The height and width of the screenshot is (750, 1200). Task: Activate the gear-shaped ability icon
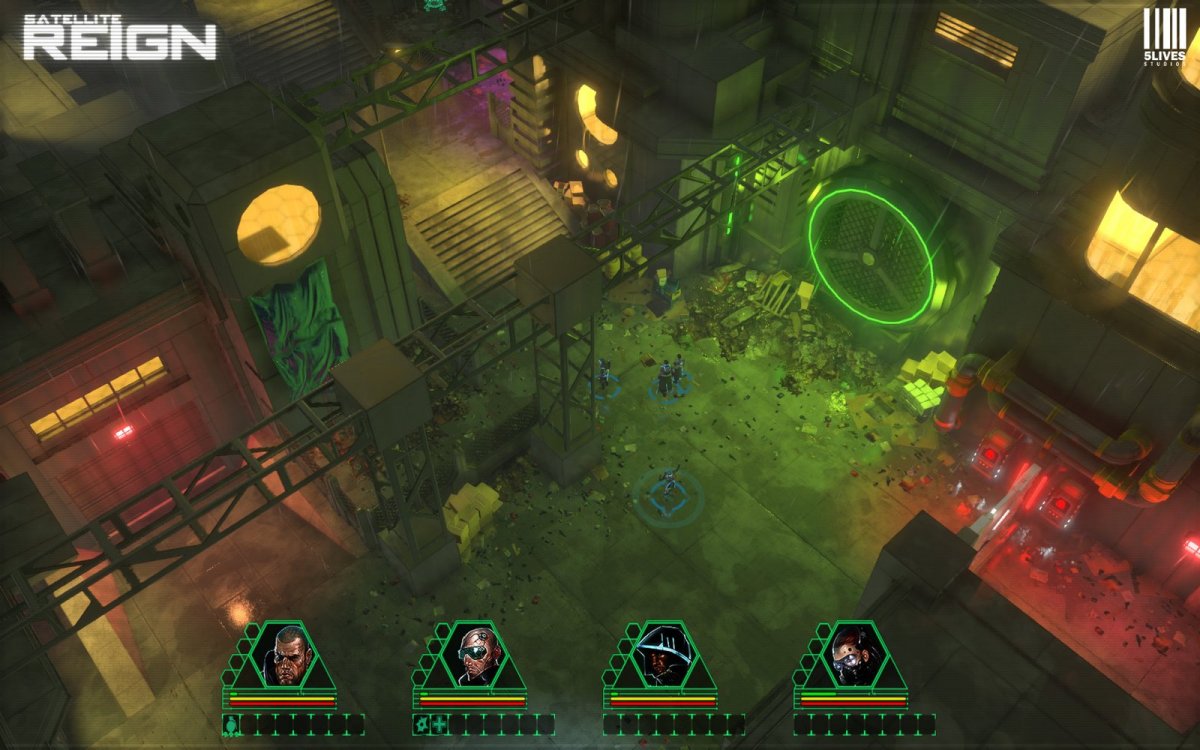click(421, 724)
